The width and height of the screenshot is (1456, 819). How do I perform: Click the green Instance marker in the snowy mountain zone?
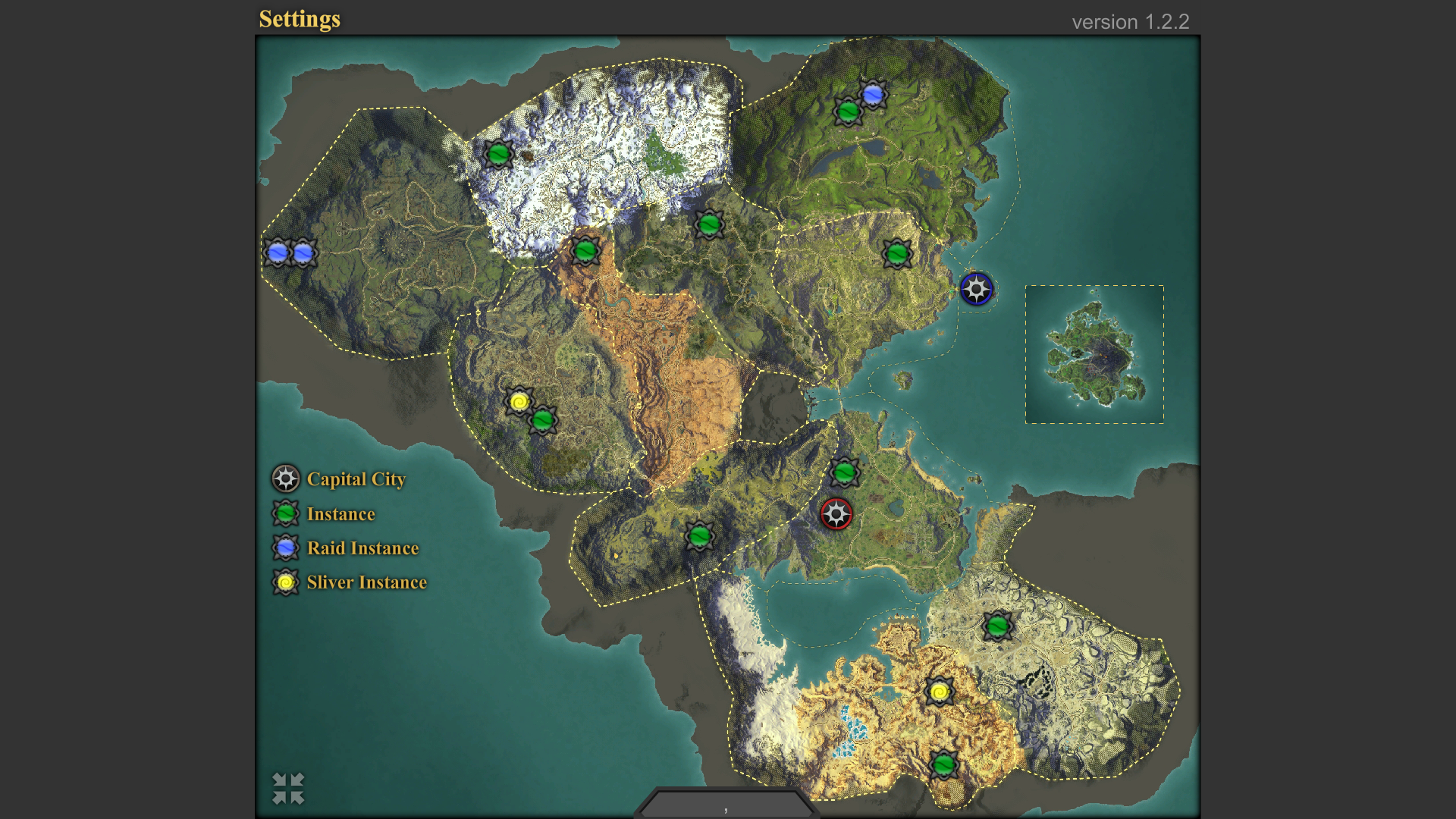pos(500,153)
